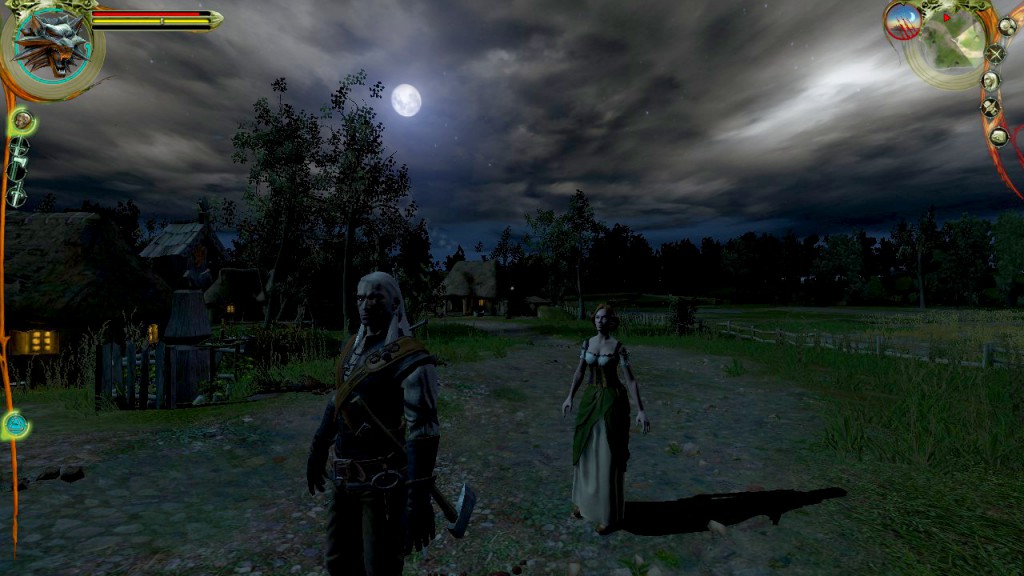The image size is (1024, 576).
Task: Open the face profile menu icon
Action: pos(991,81)
